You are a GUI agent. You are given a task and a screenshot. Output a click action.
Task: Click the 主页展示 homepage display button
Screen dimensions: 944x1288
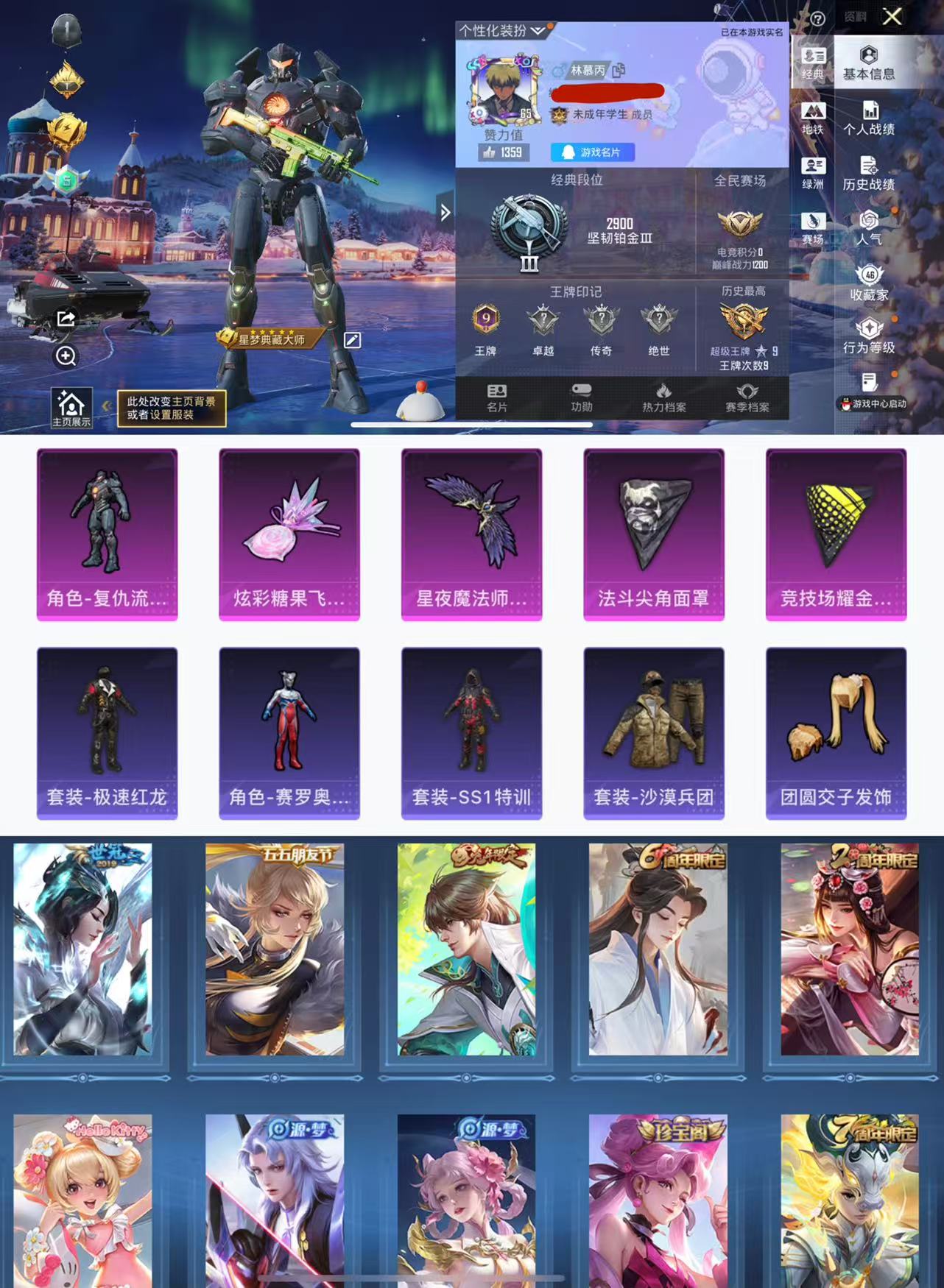click(71, 408)
